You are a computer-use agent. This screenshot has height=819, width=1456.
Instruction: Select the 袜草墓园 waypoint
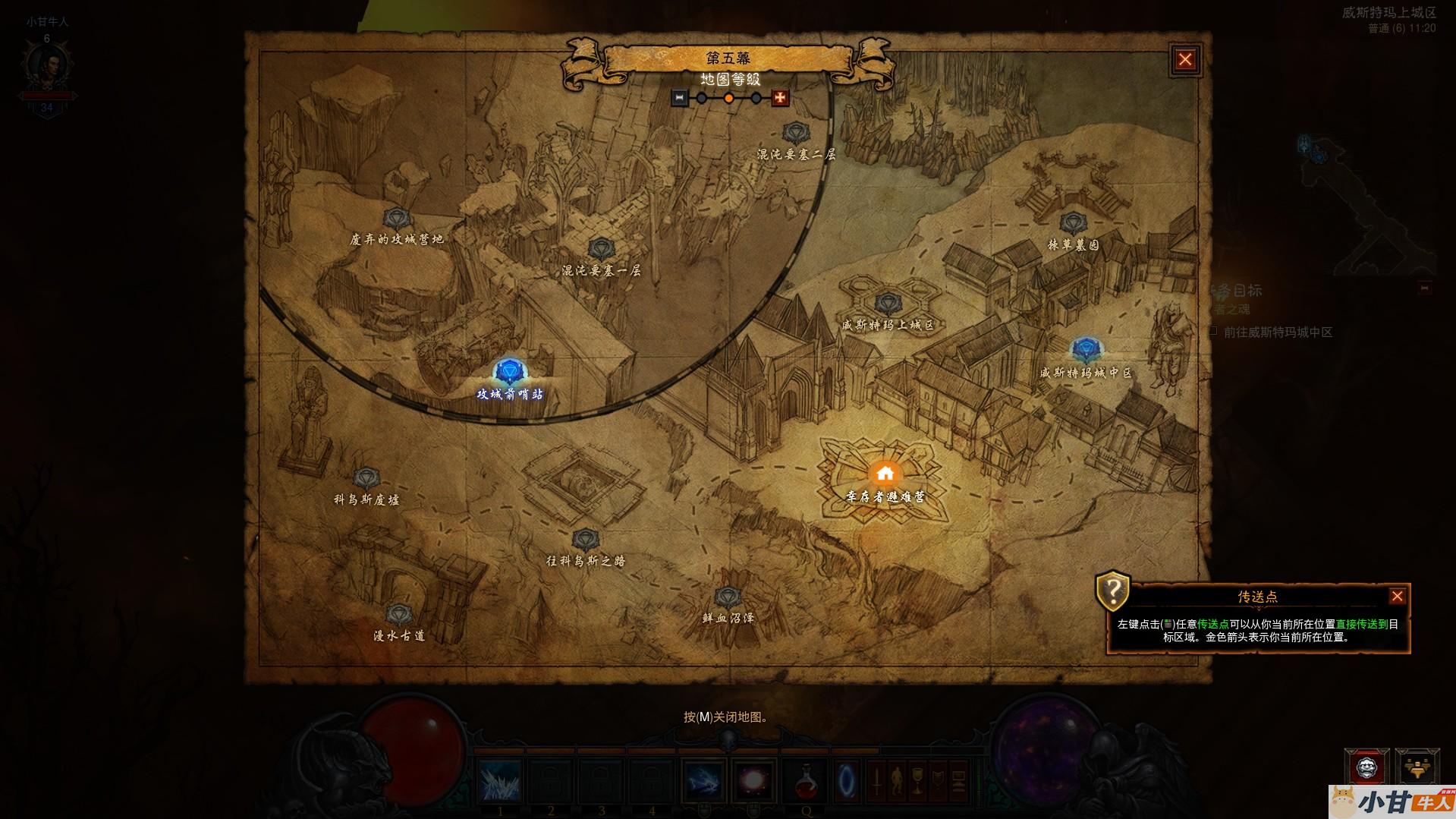click(x=1072, y=223)
